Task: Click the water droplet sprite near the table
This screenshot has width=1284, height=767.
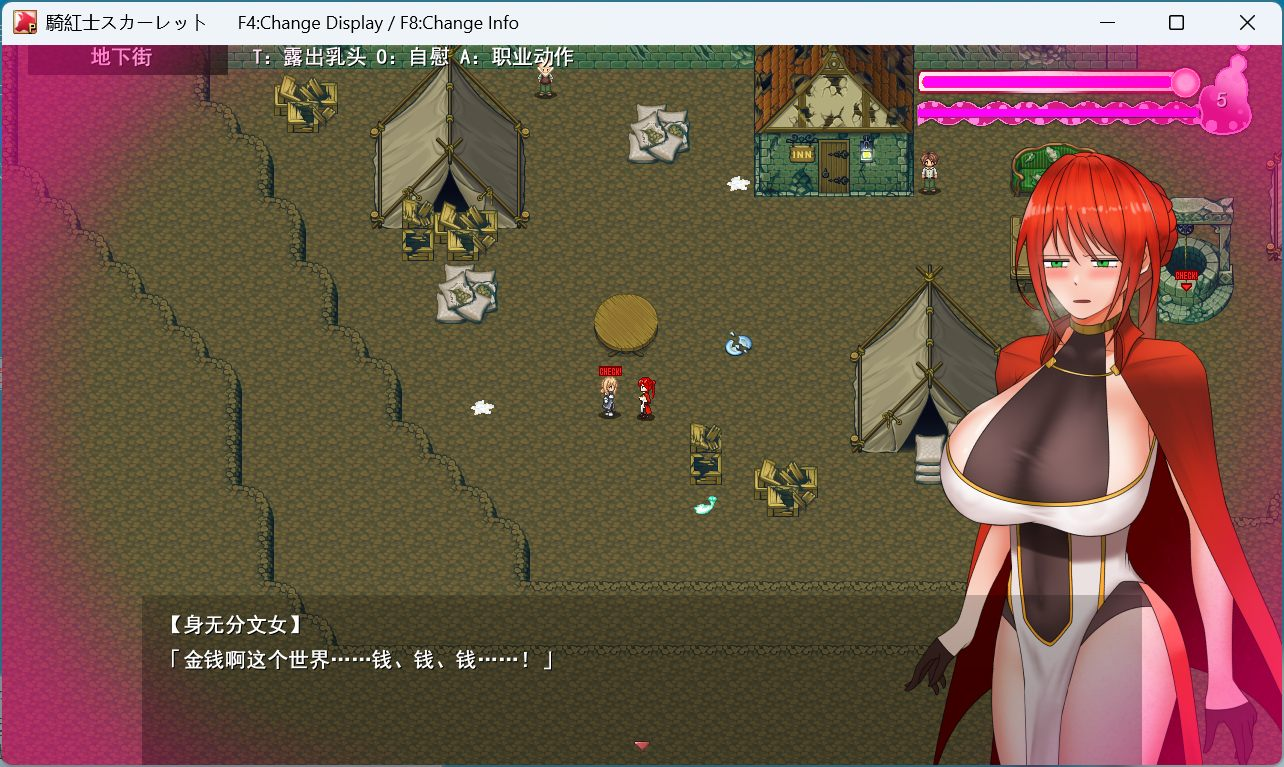Action: point(738,345)
